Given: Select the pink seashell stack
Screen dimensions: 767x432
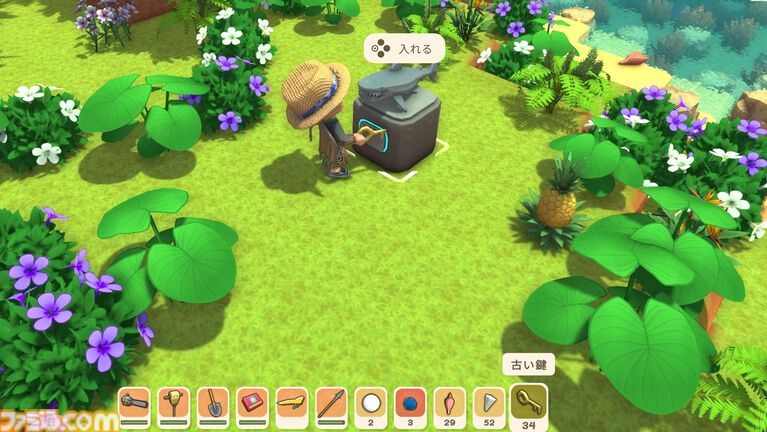Looking at the screenshot, I should coord(449,403).
